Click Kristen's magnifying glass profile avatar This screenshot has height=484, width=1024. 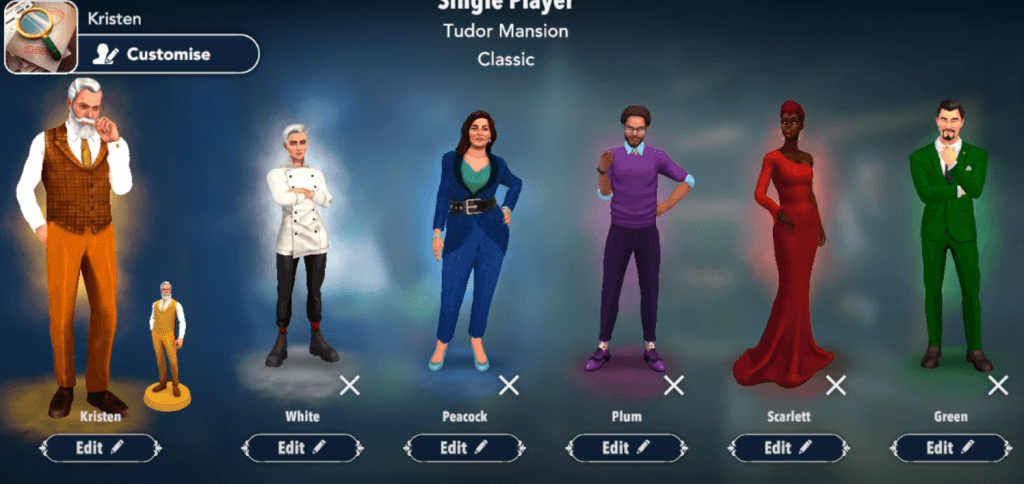(42, 37)
